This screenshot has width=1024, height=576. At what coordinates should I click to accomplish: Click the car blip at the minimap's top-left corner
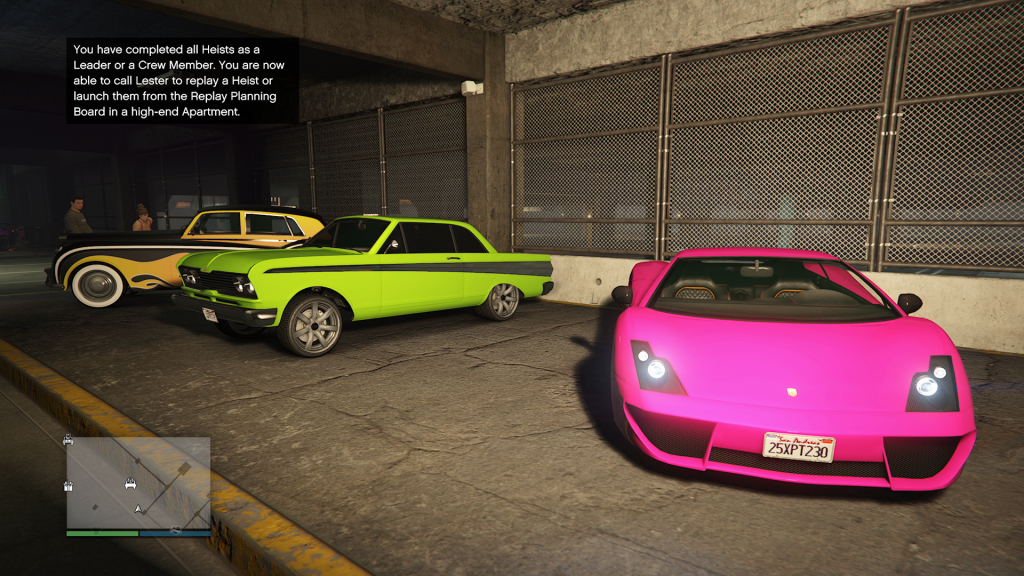tap(68, 439)
